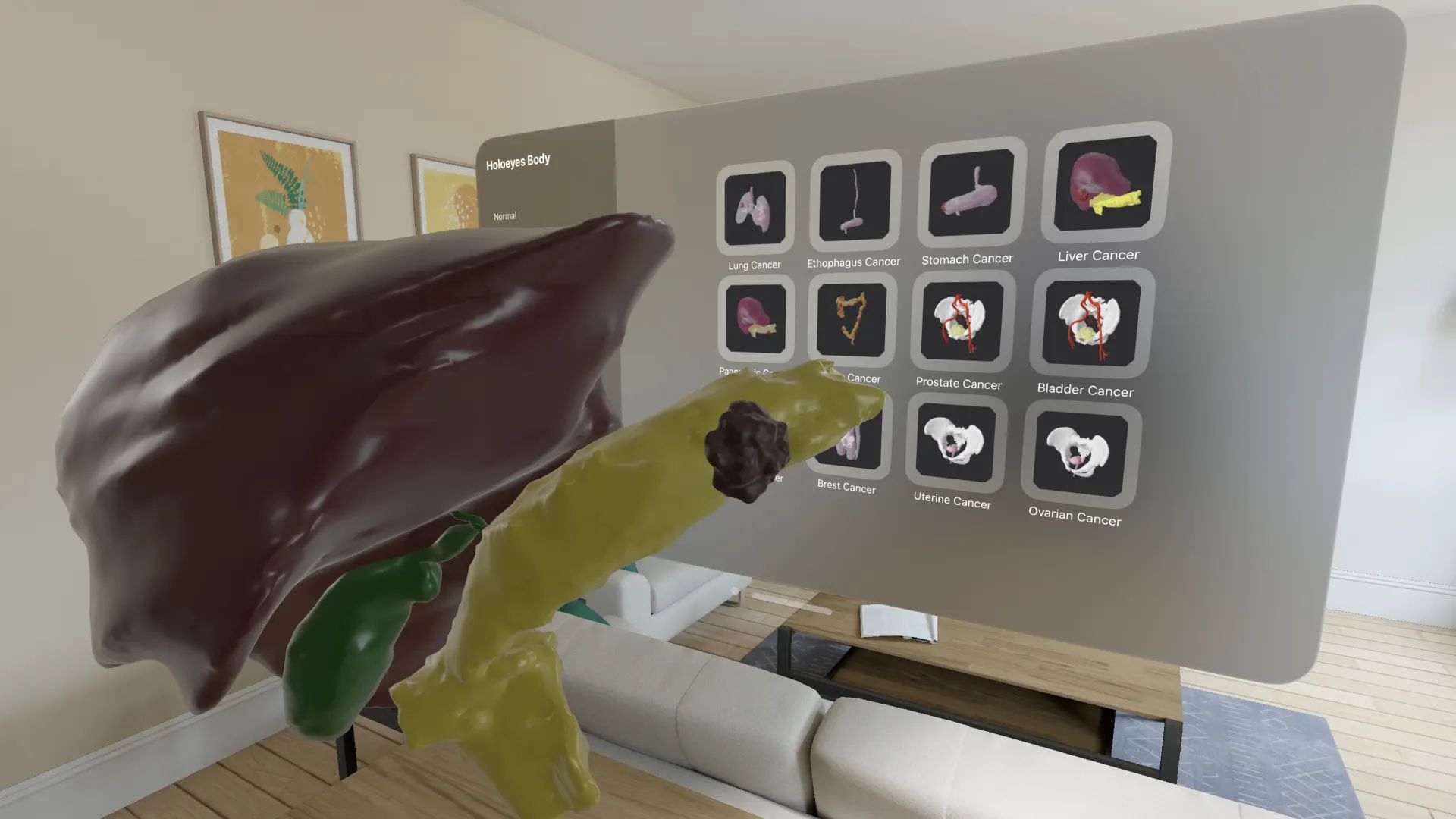Select the Pancreatic Cancer model
The height and width of the screenshot is (819, 1456).
(x=755, y=319)
